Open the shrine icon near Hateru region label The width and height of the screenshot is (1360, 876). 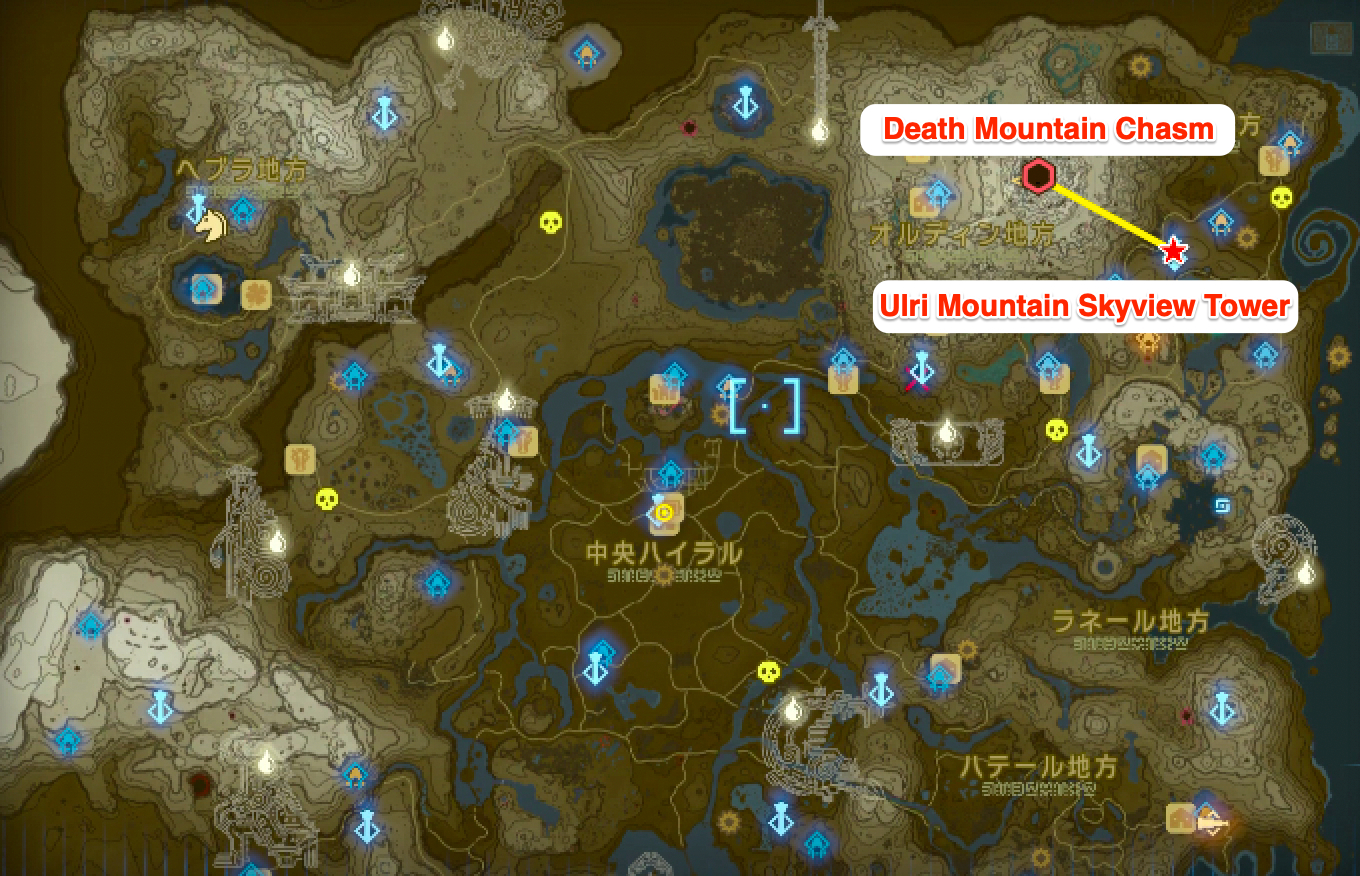click(940, 676)
